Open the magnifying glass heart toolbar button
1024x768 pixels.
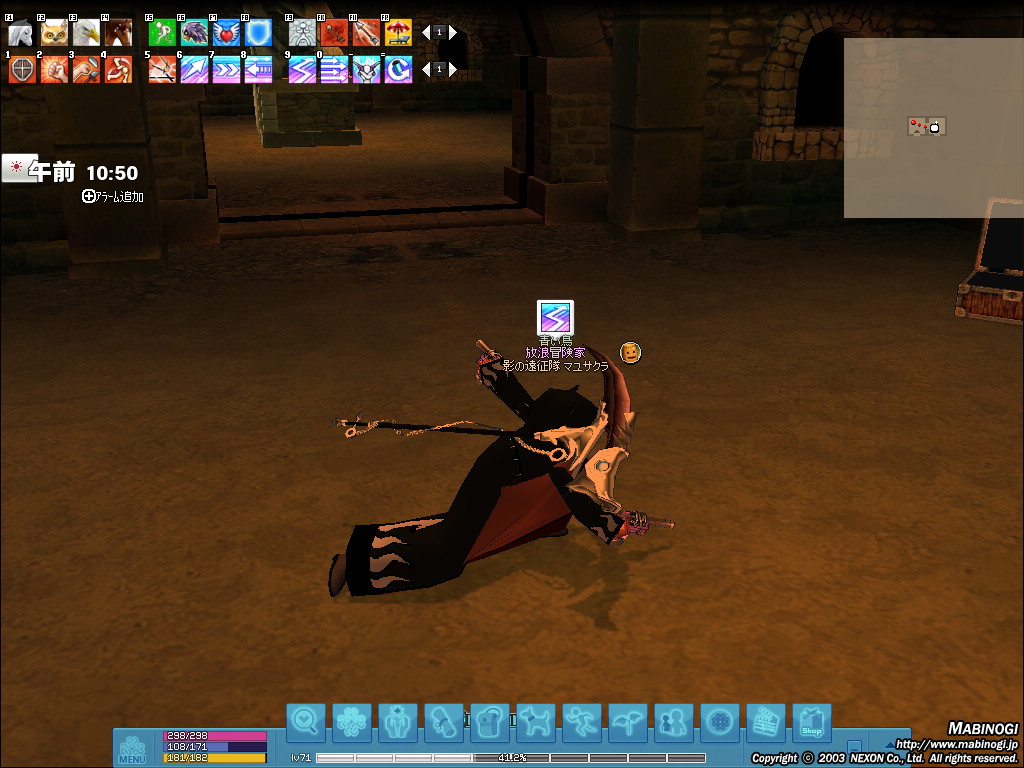click(x=306, y=721)
